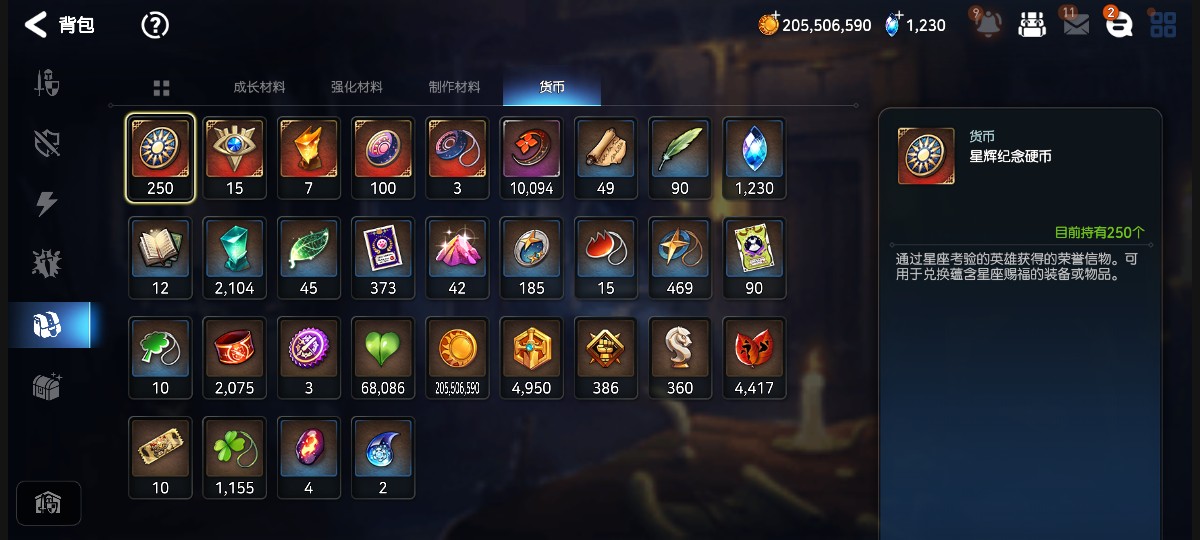Show all items with the grid tab
The width and height of the screenshot is (1200, 540).
[161, 88]
